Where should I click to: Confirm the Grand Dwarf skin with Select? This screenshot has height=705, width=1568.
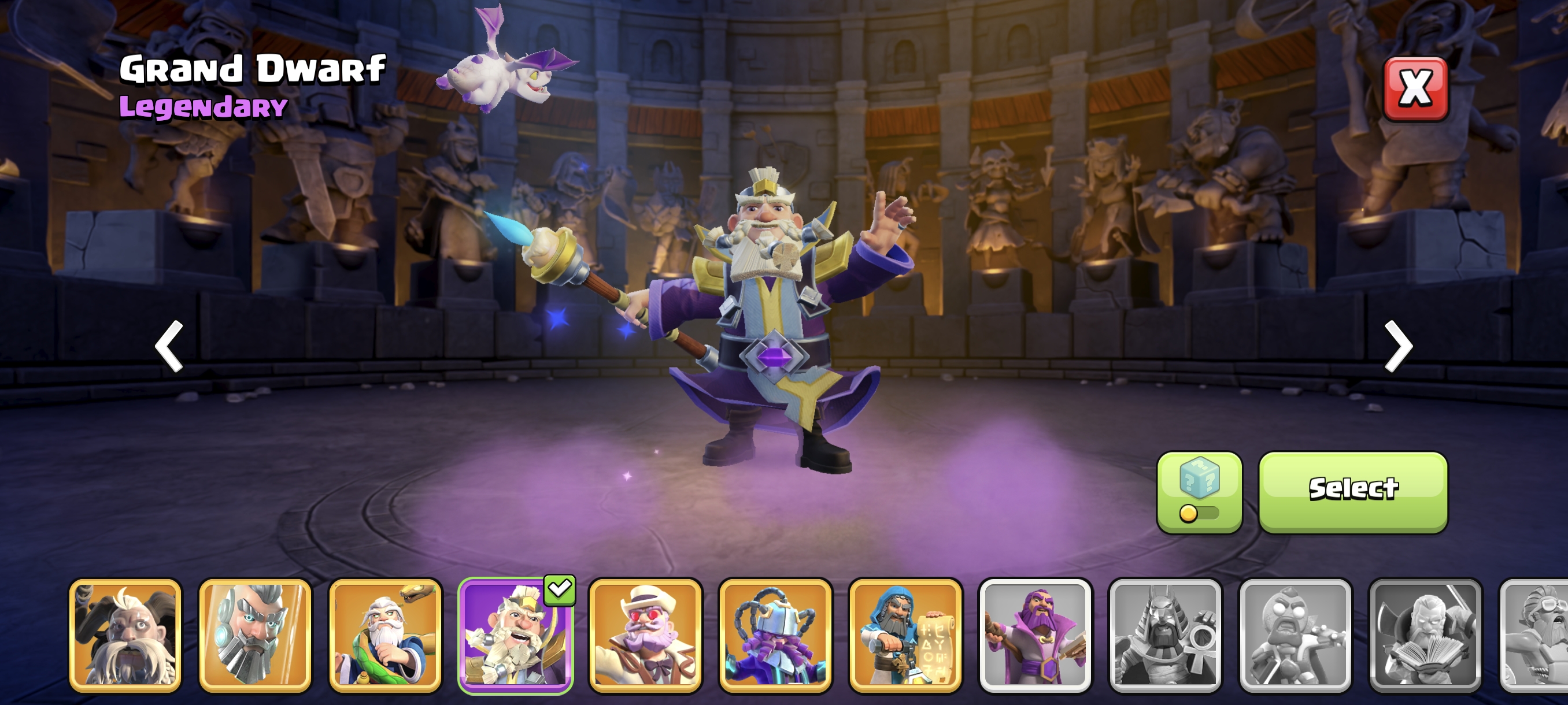point(1352,492)
